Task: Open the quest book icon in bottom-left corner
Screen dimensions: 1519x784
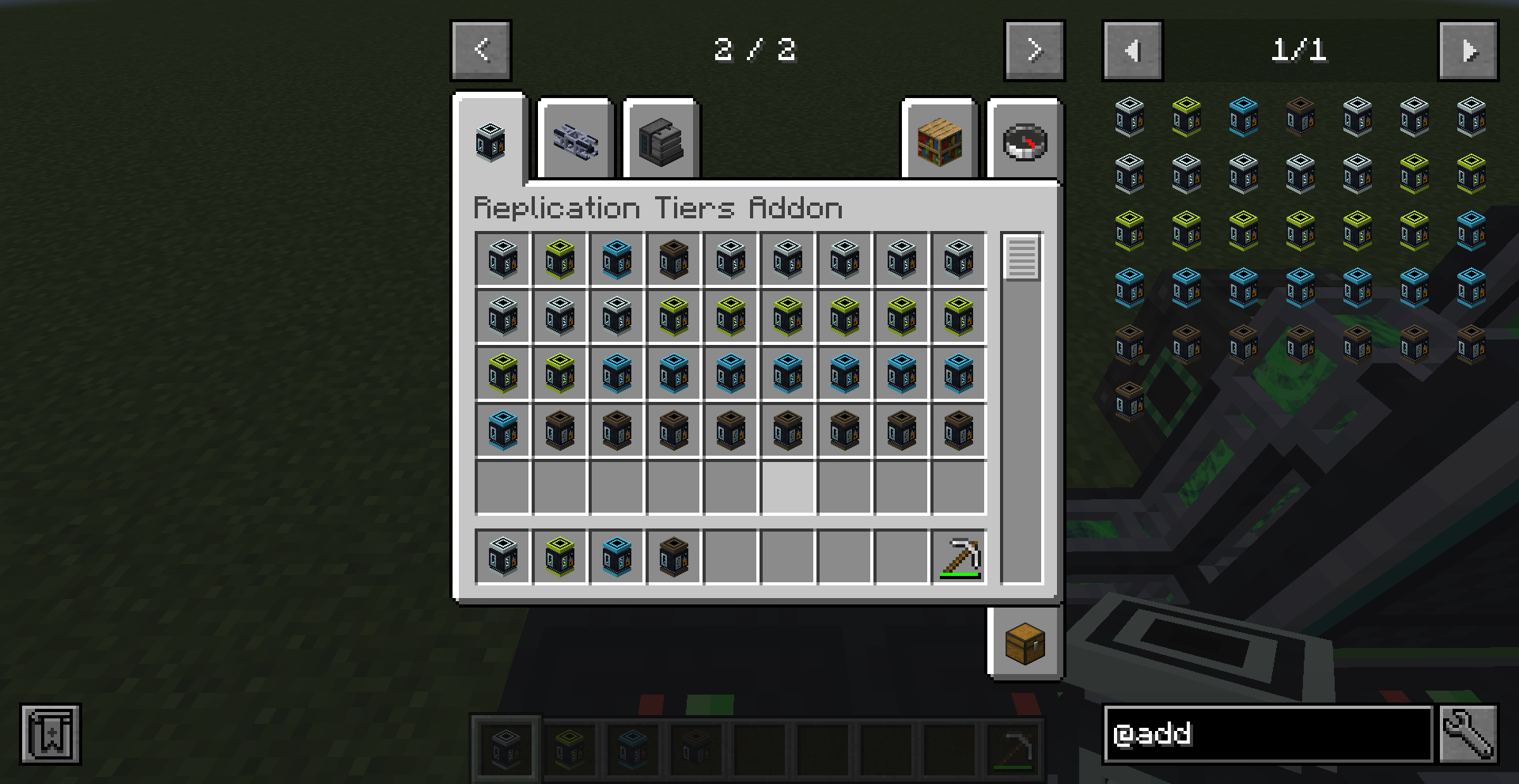Action: [49, 733]
